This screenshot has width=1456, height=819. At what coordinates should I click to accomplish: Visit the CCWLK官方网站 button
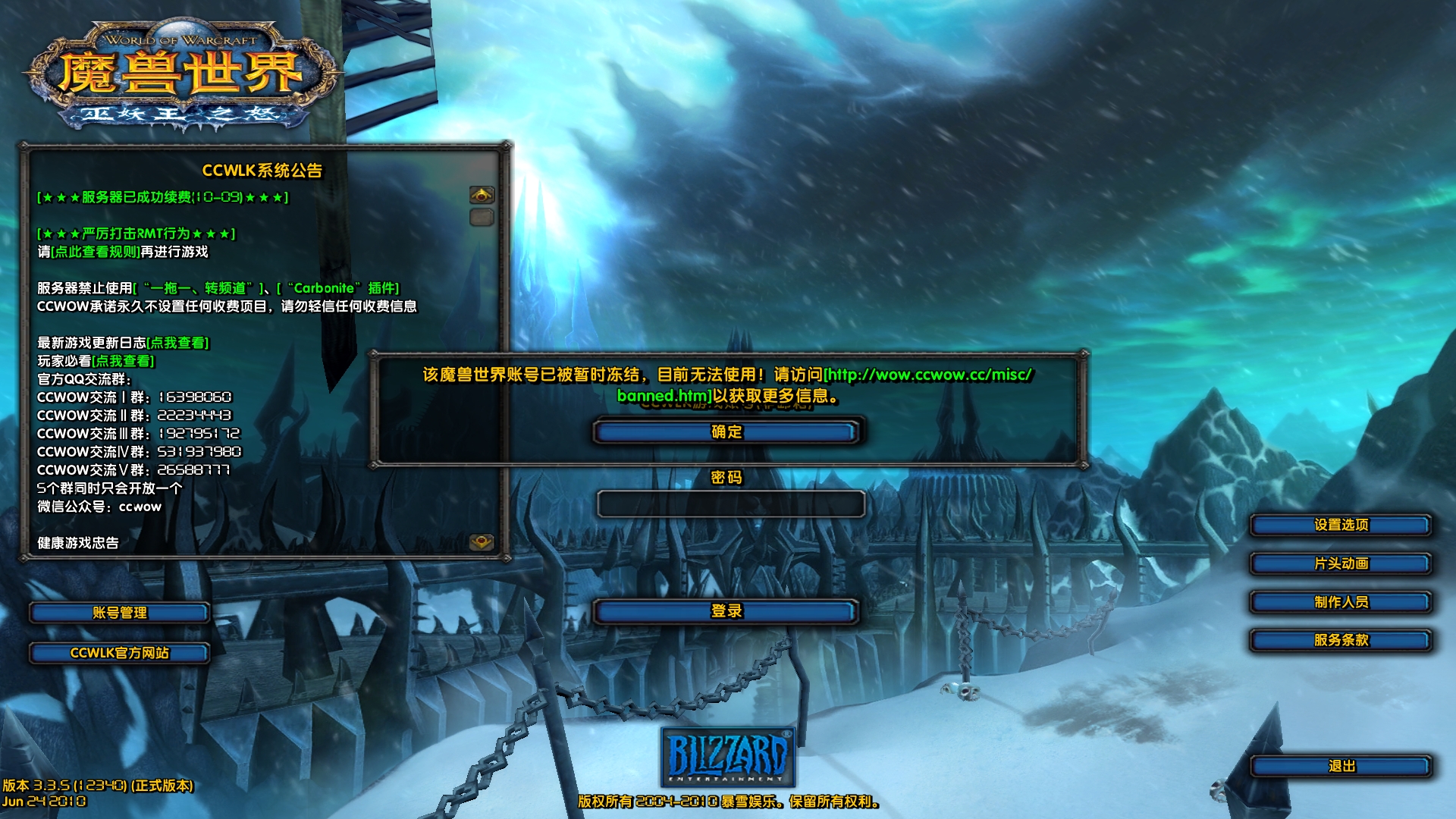coord(119,653)
